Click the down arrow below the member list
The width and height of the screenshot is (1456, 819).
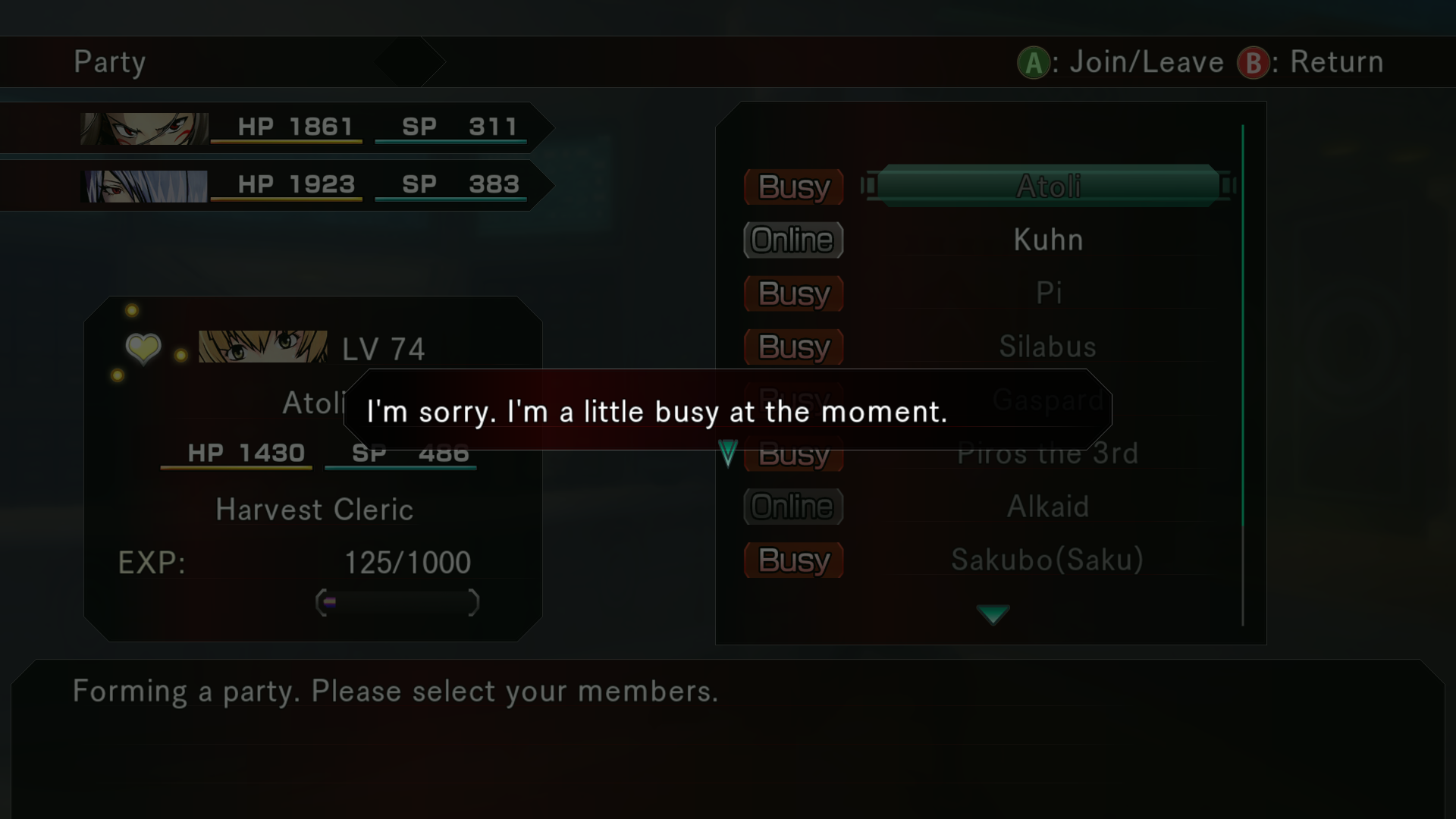(x=993, y=613)
